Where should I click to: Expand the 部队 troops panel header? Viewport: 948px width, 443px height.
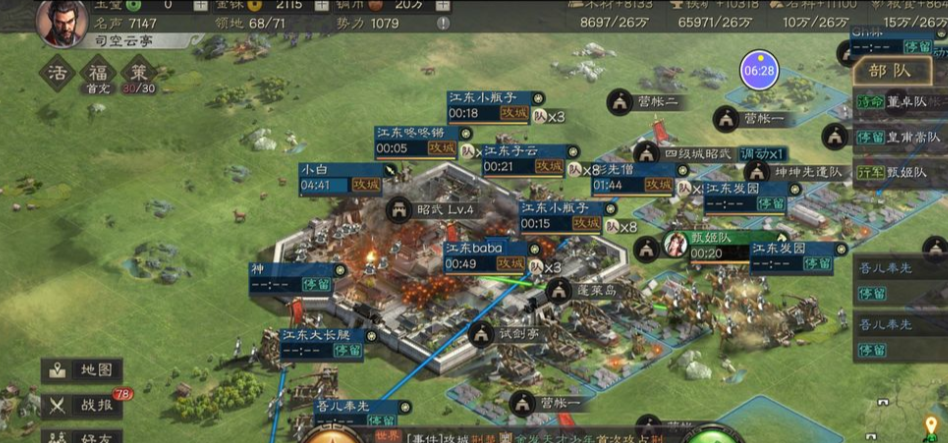[891, 70]
